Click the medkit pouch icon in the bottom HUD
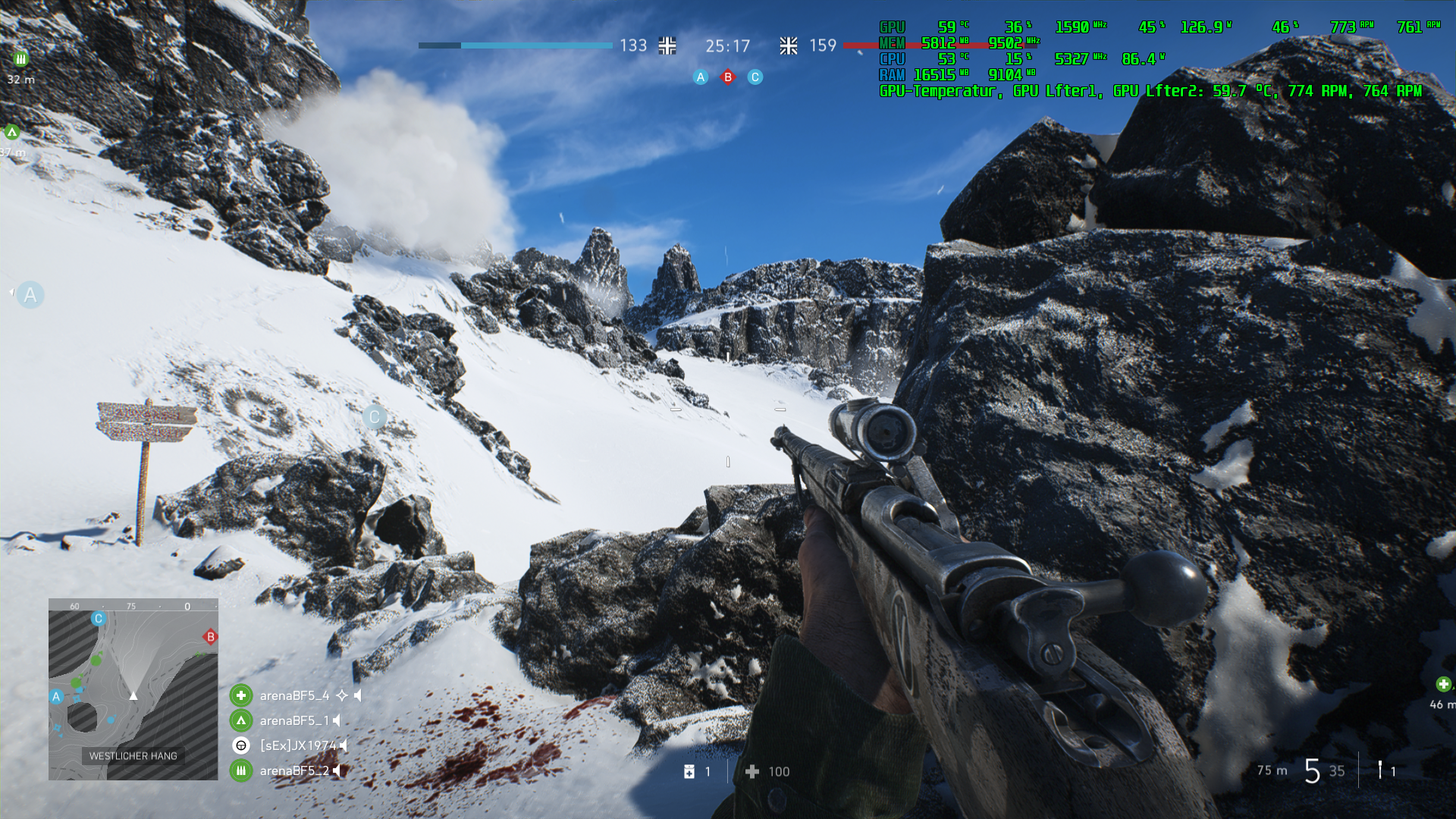1456x819 pixels. [x=689, y=772]
